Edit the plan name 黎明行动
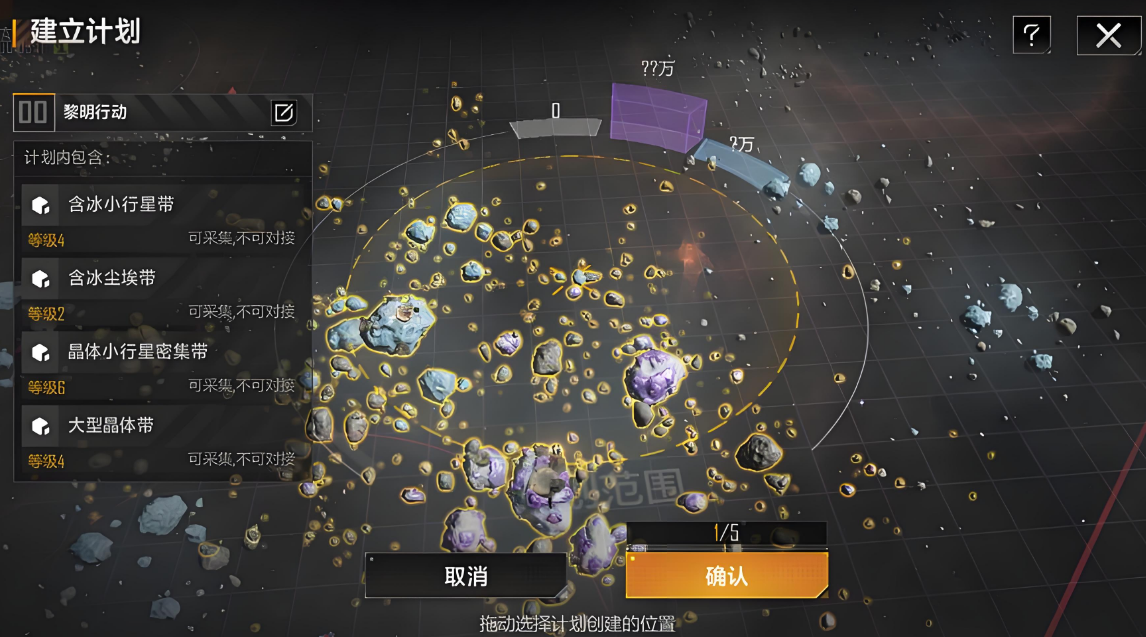The height and width of the screenshot is (637, 1146). pos(284,112)
